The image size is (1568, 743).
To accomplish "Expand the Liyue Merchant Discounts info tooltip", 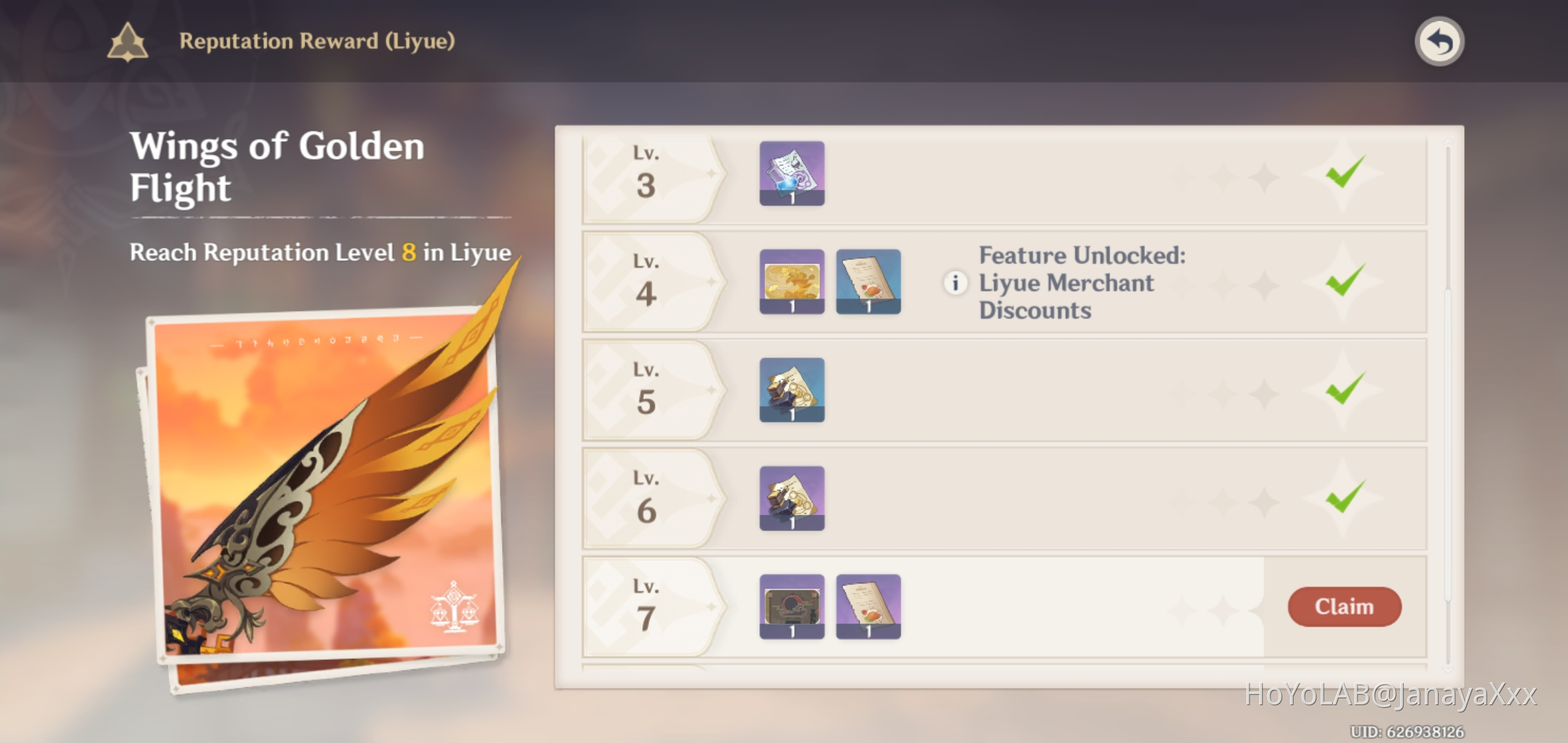I will point(955,283).
